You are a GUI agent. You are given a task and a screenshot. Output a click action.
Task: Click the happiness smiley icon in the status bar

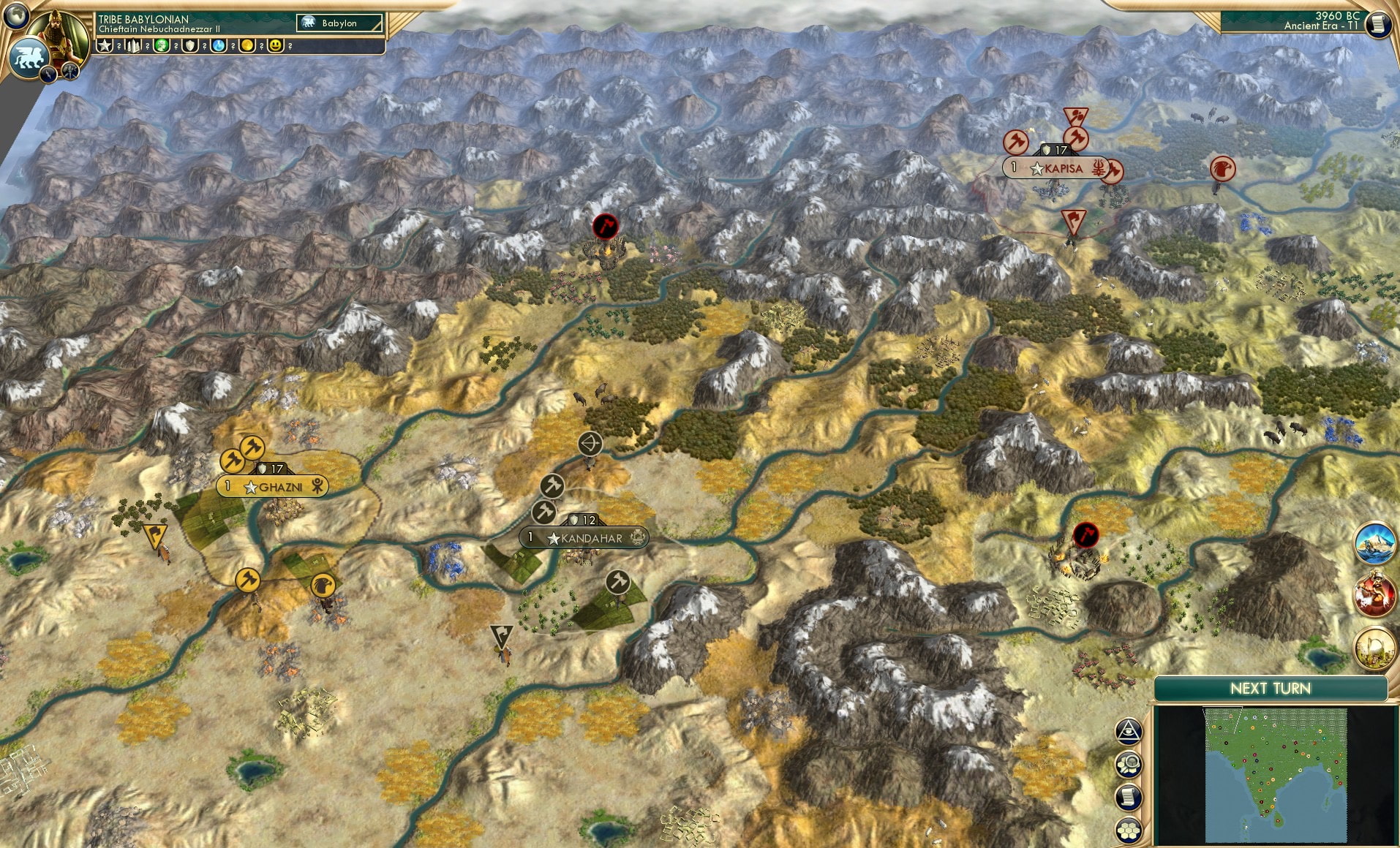[276, 46]
